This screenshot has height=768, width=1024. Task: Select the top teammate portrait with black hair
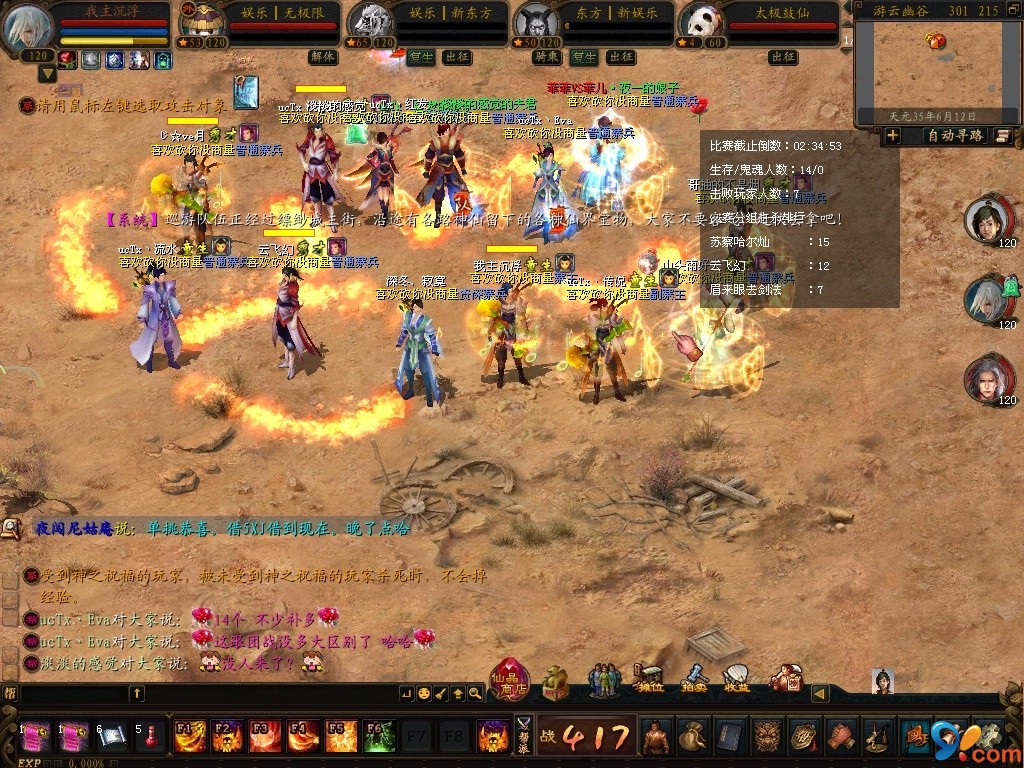(x=989, y=219)
